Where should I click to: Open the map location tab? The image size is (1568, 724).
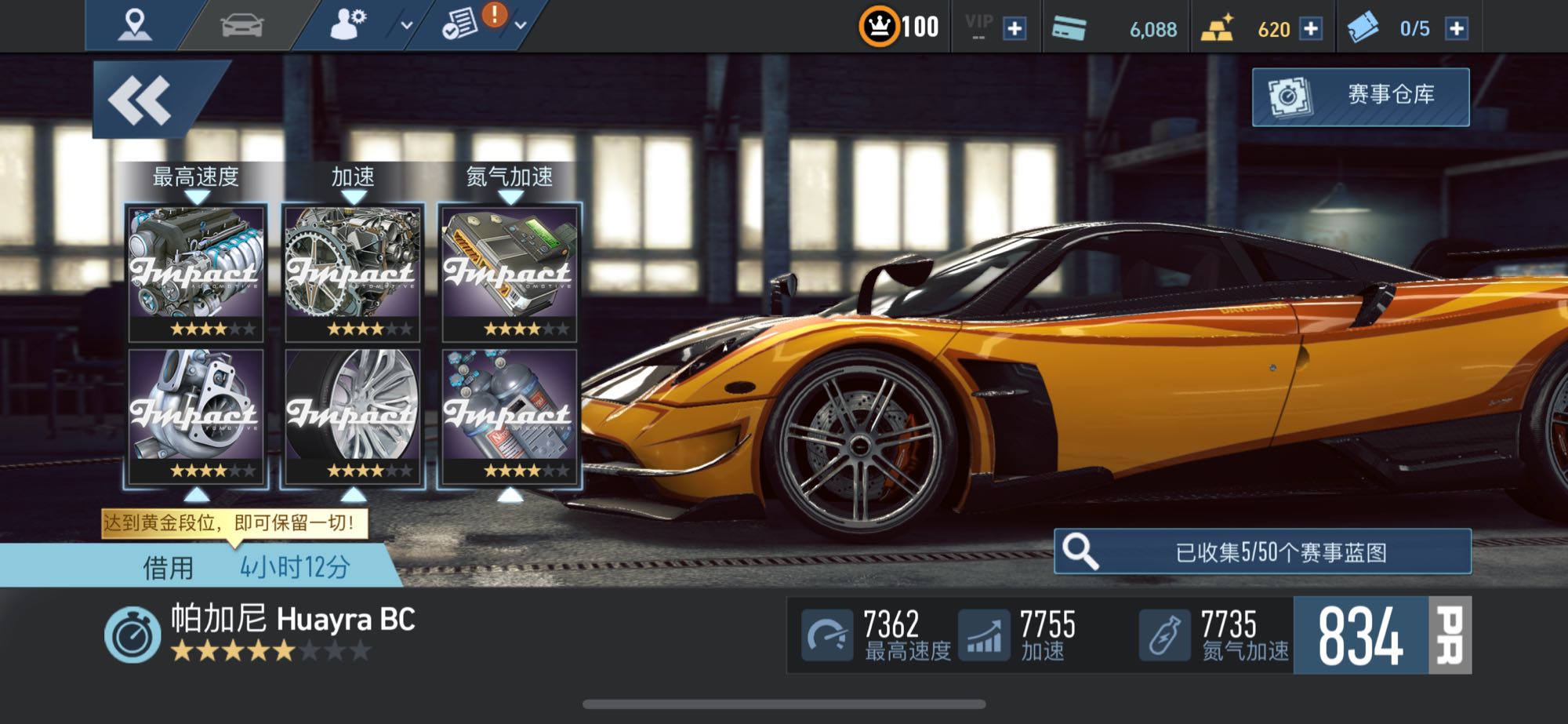134,24
